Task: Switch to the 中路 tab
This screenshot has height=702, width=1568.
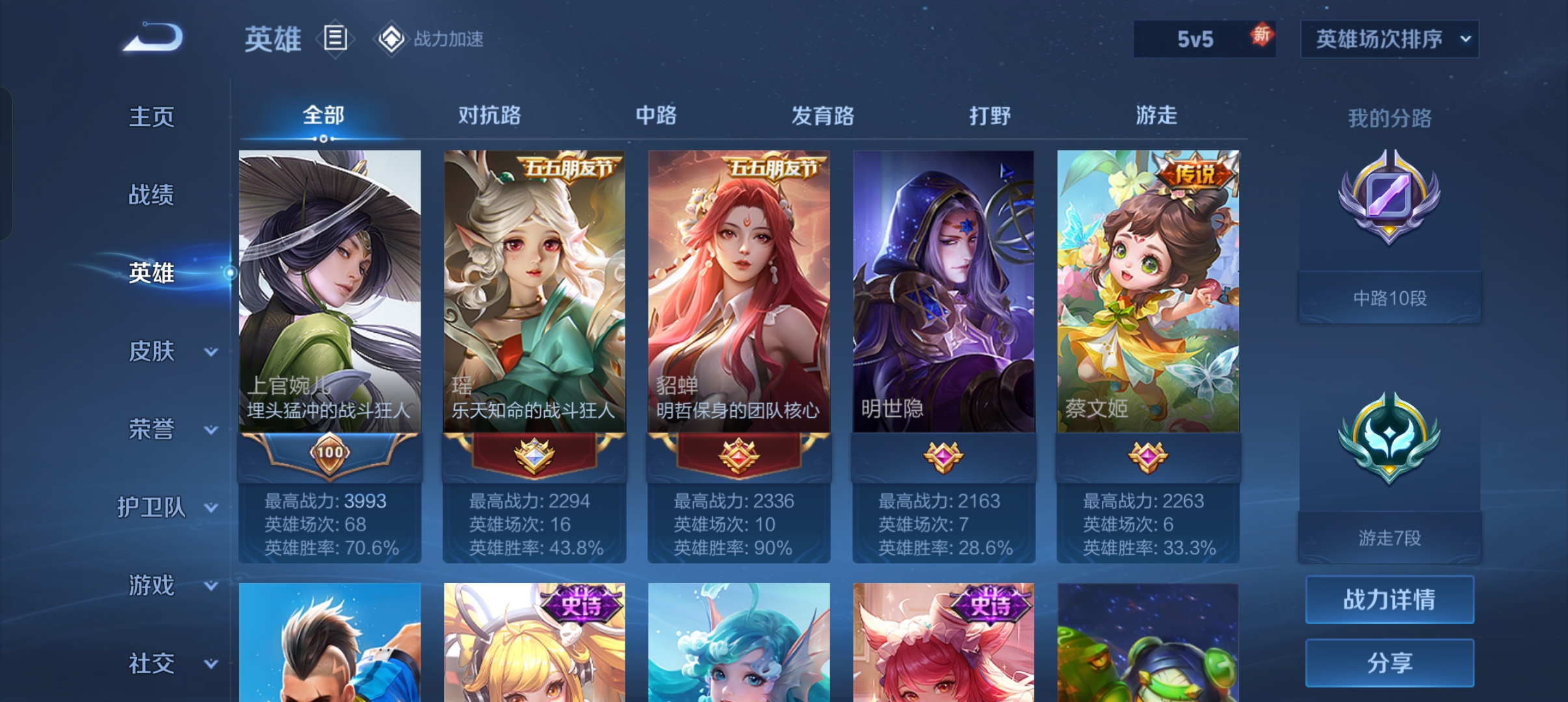Action: [x=656, y=116]
